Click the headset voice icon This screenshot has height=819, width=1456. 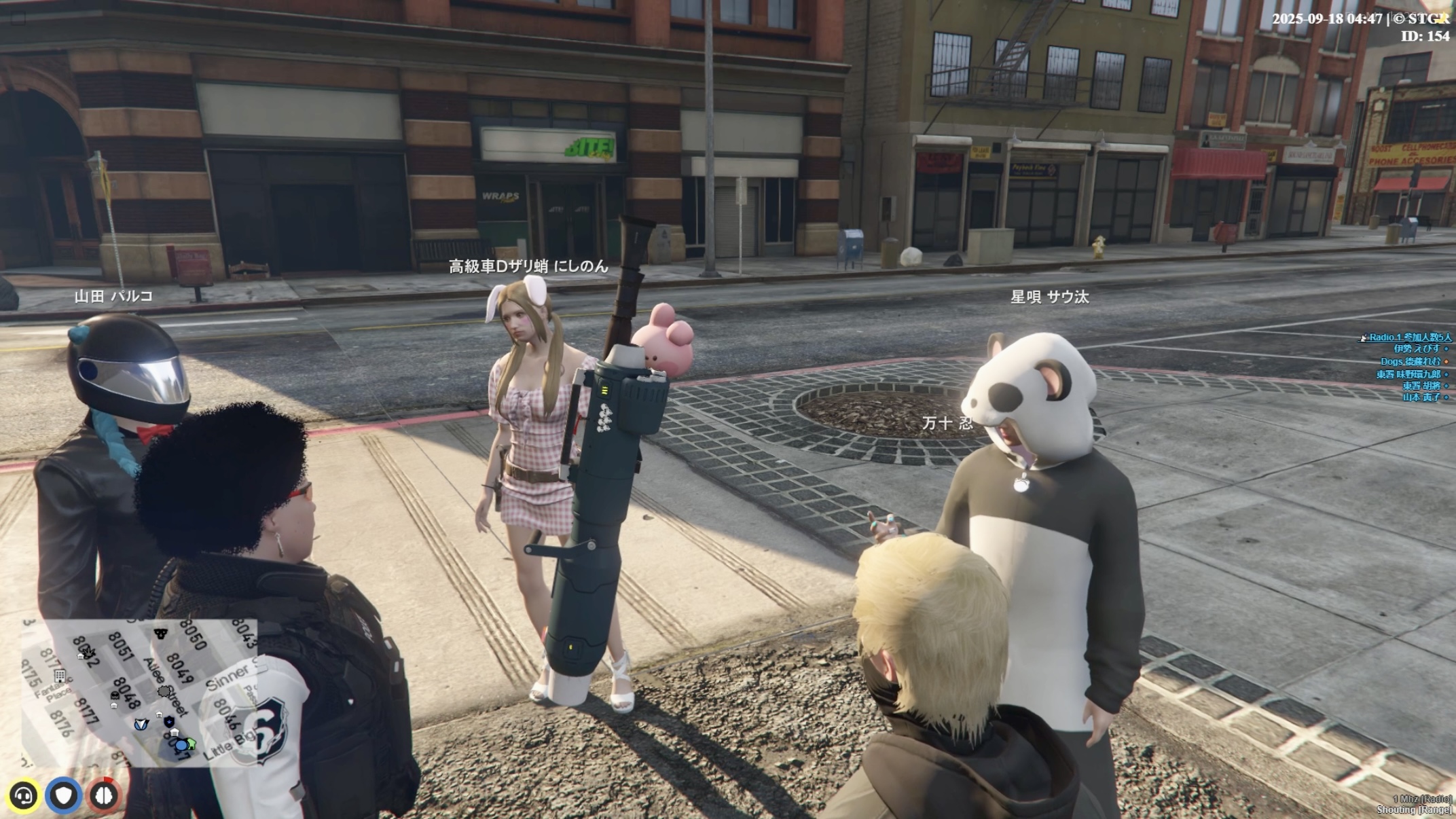(24, 795)
